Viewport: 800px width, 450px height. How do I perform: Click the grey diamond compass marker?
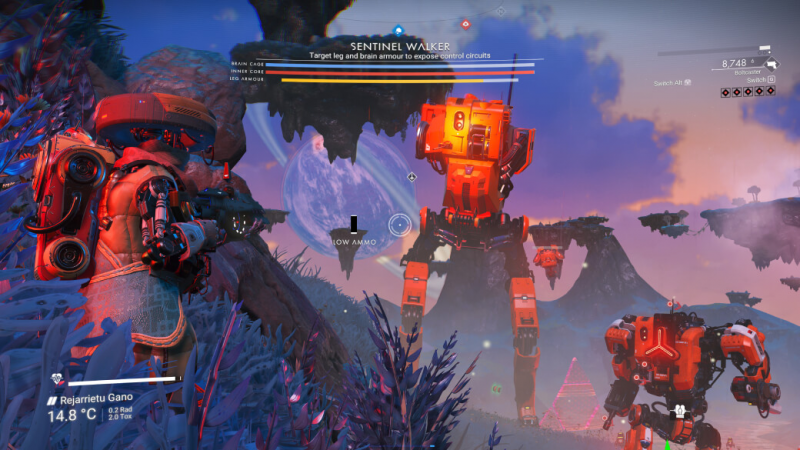point(501,12)
